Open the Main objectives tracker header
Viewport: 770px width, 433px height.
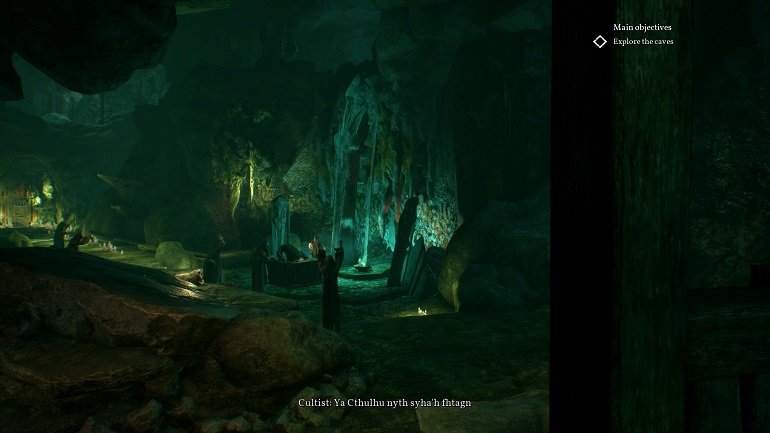(642, 27)
